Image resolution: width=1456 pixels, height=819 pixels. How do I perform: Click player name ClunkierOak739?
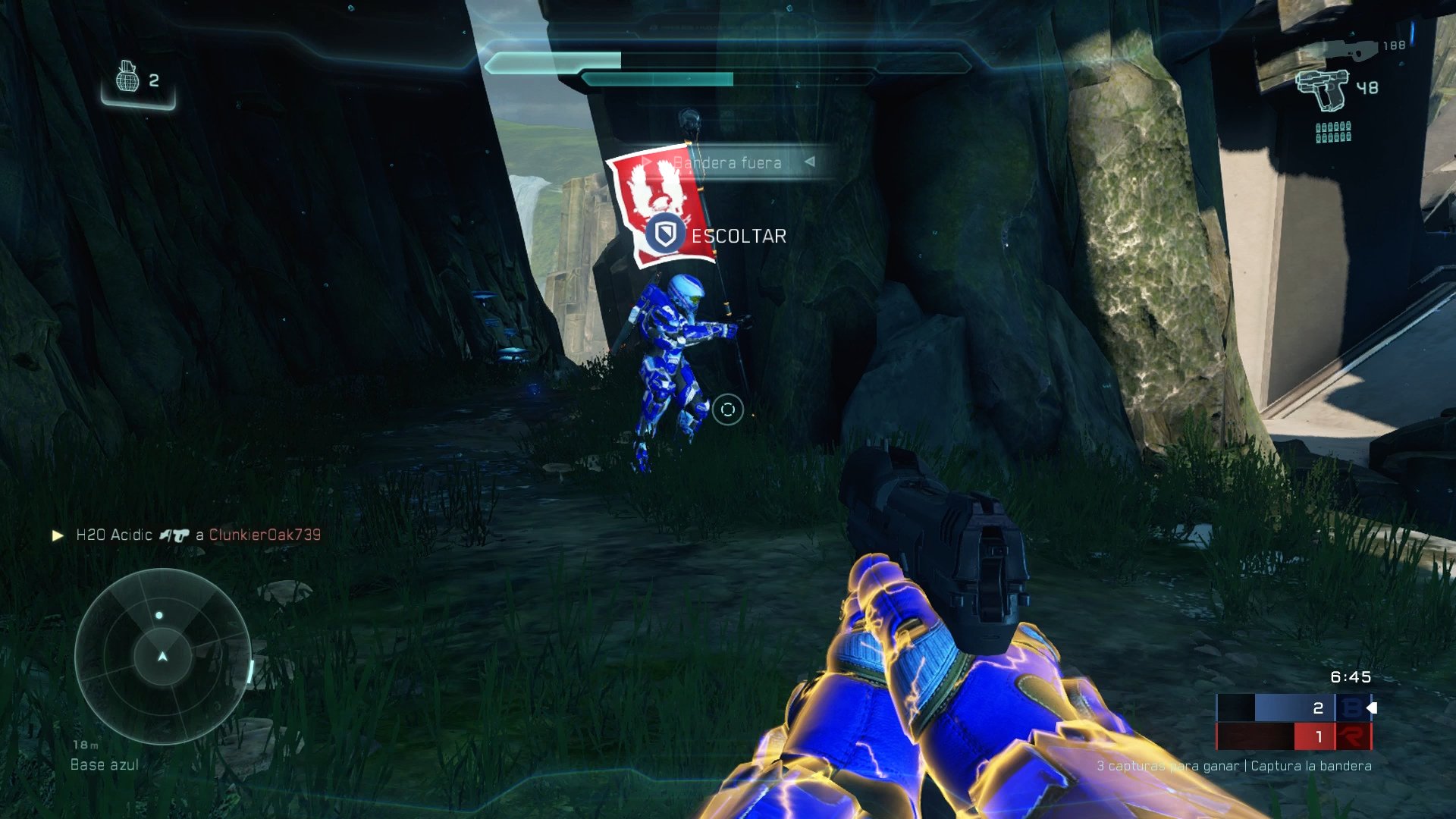(x=265, y=533)
